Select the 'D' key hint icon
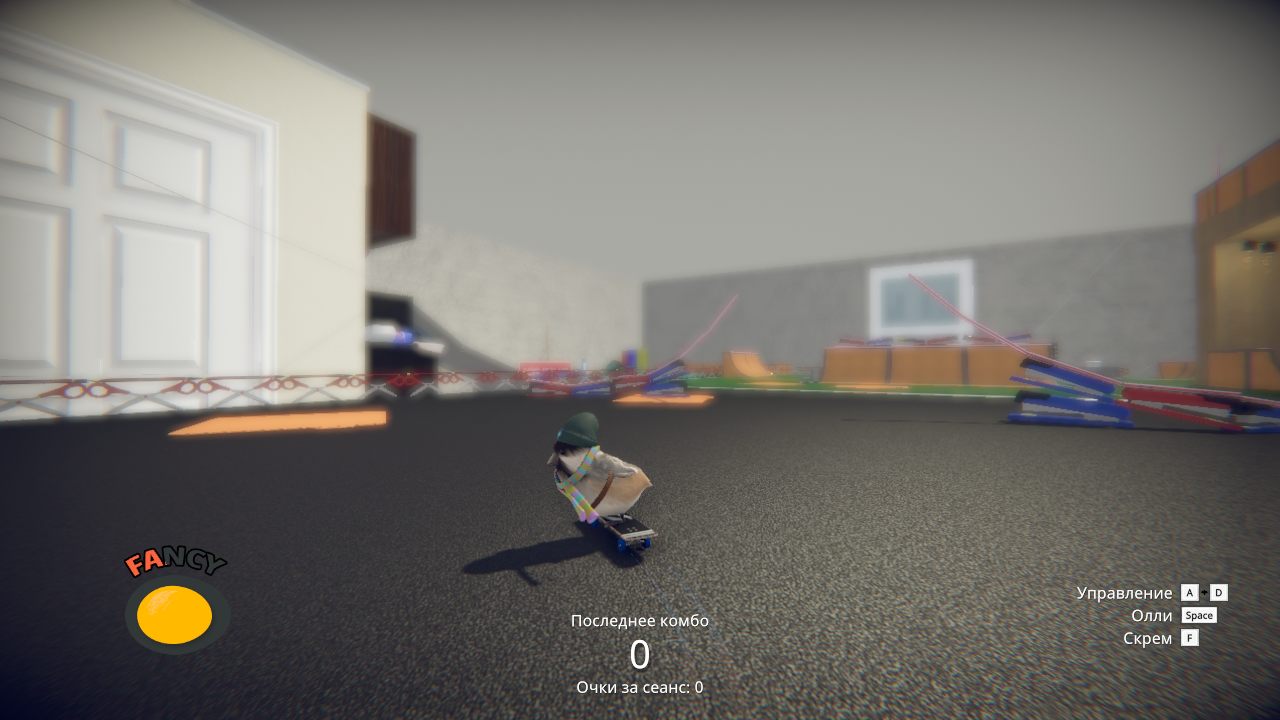The height and width of the screenshot is (720, 1280). (1218, 593)
